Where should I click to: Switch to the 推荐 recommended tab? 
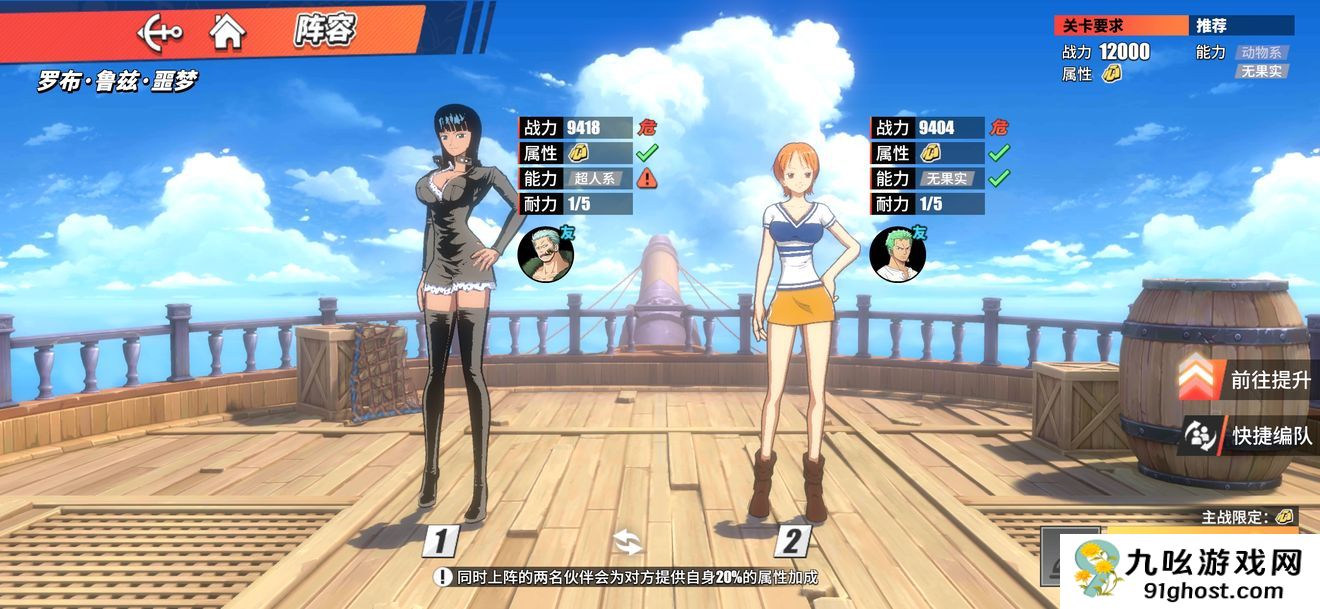(x=1242, y=26)
